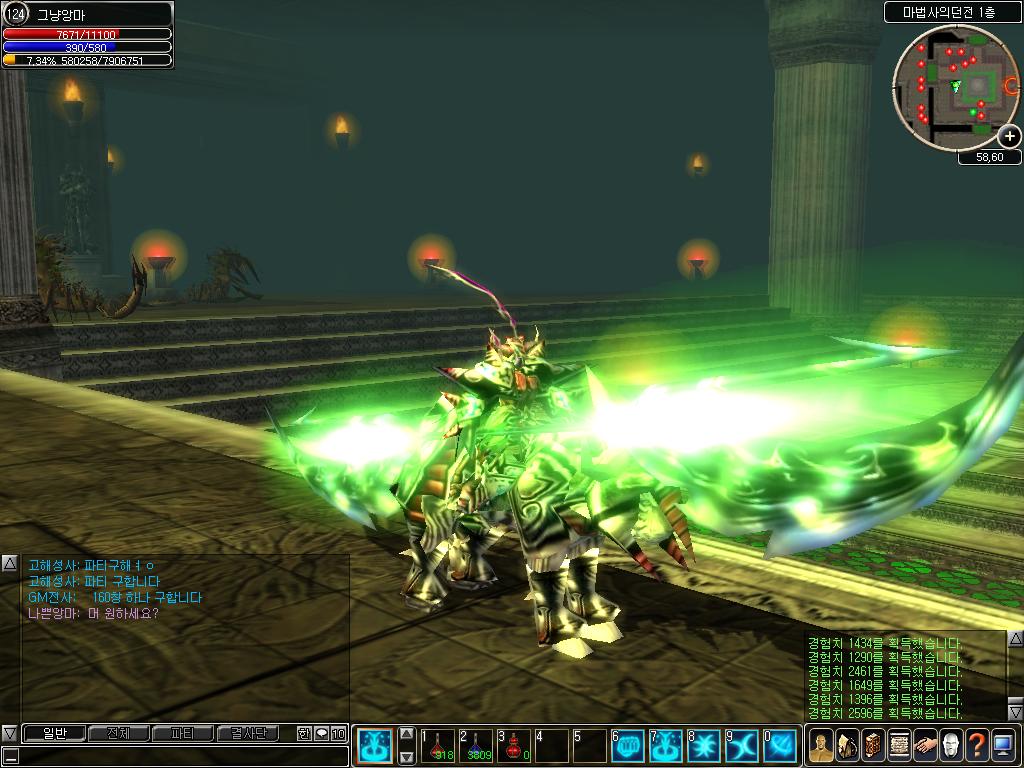Image resolution: width=1024 pixels, height=768 pixels.
Task: Switch to the 결사단 chat tab
Action: 247,733
